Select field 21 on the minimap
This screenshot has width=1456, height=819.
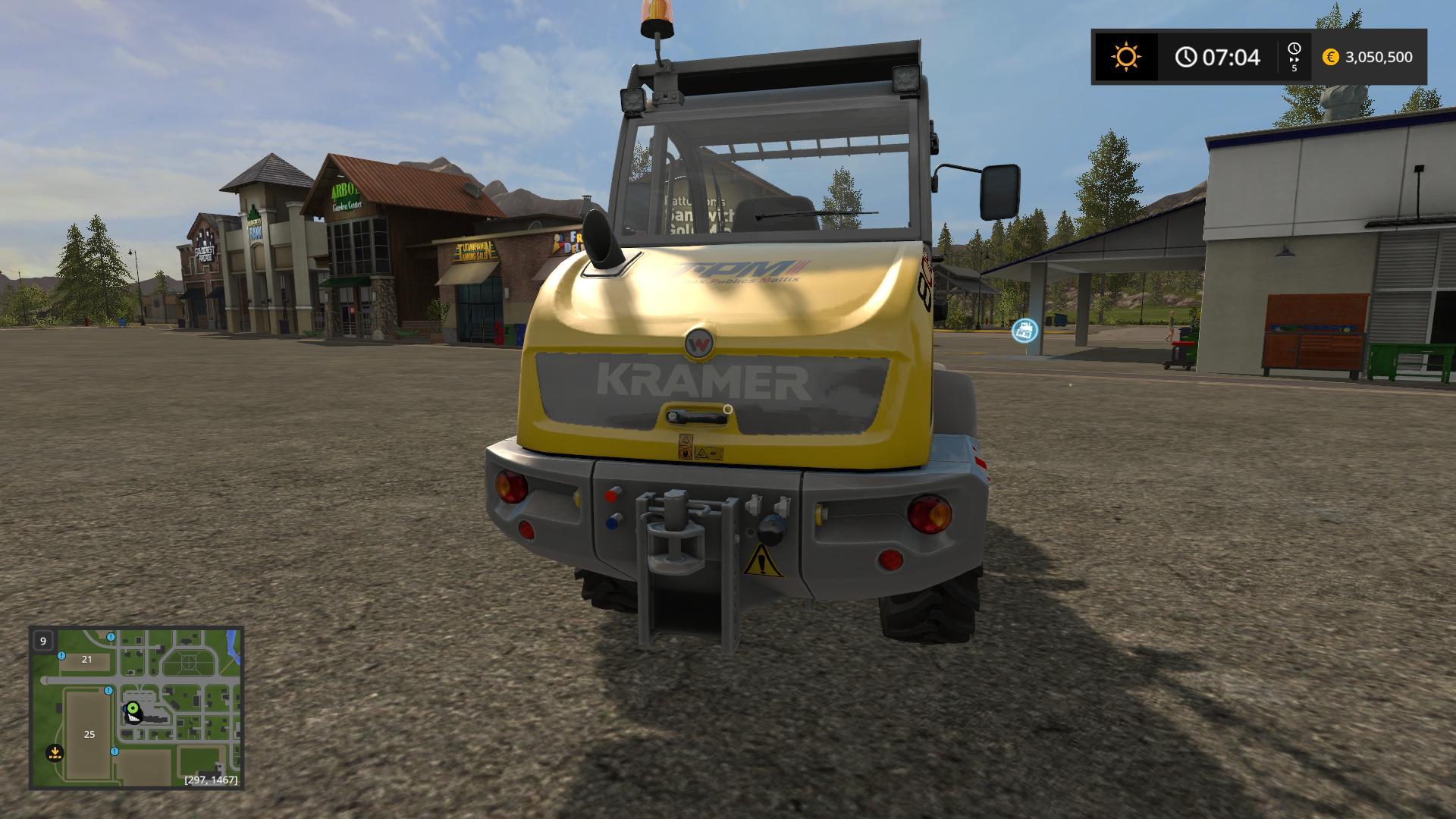pos(86,660)
